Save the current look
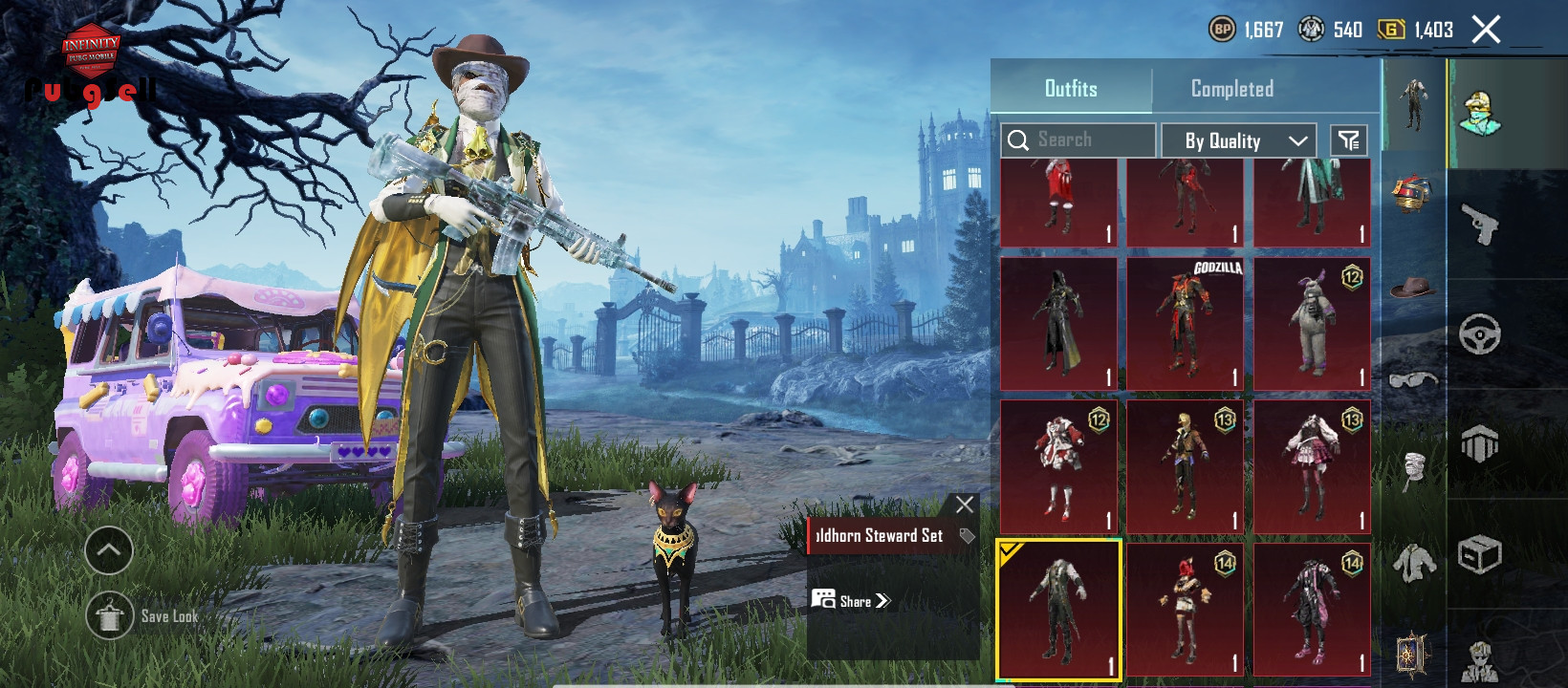The height and width of the screenshot is (688, 1568). (x=110, y=616)
